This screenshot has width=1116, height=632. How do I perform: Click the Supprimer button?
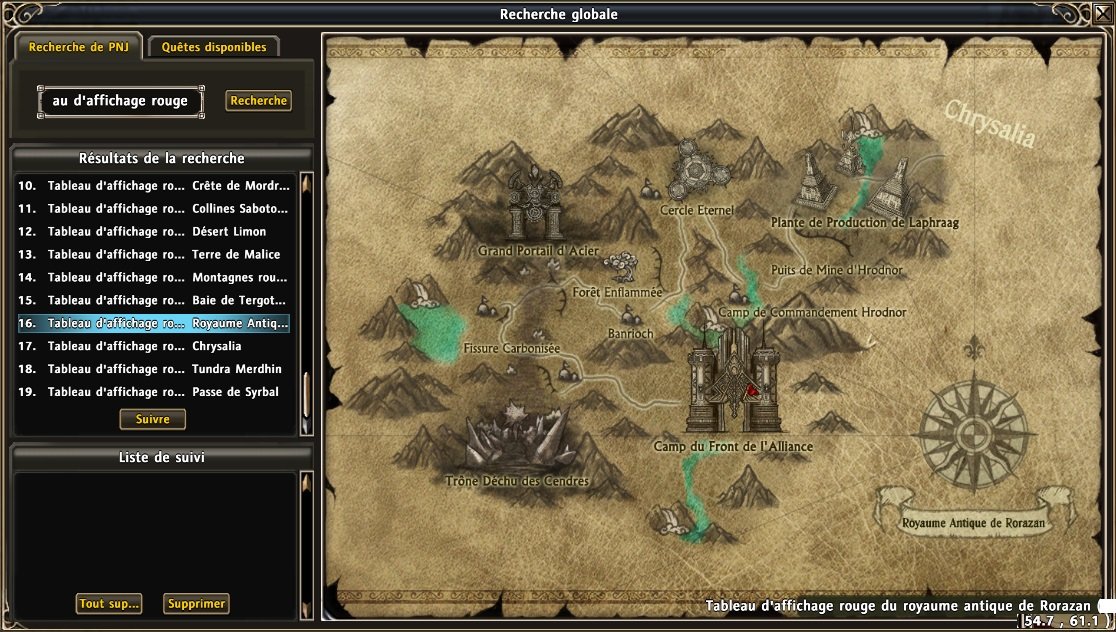pos(196,604)
